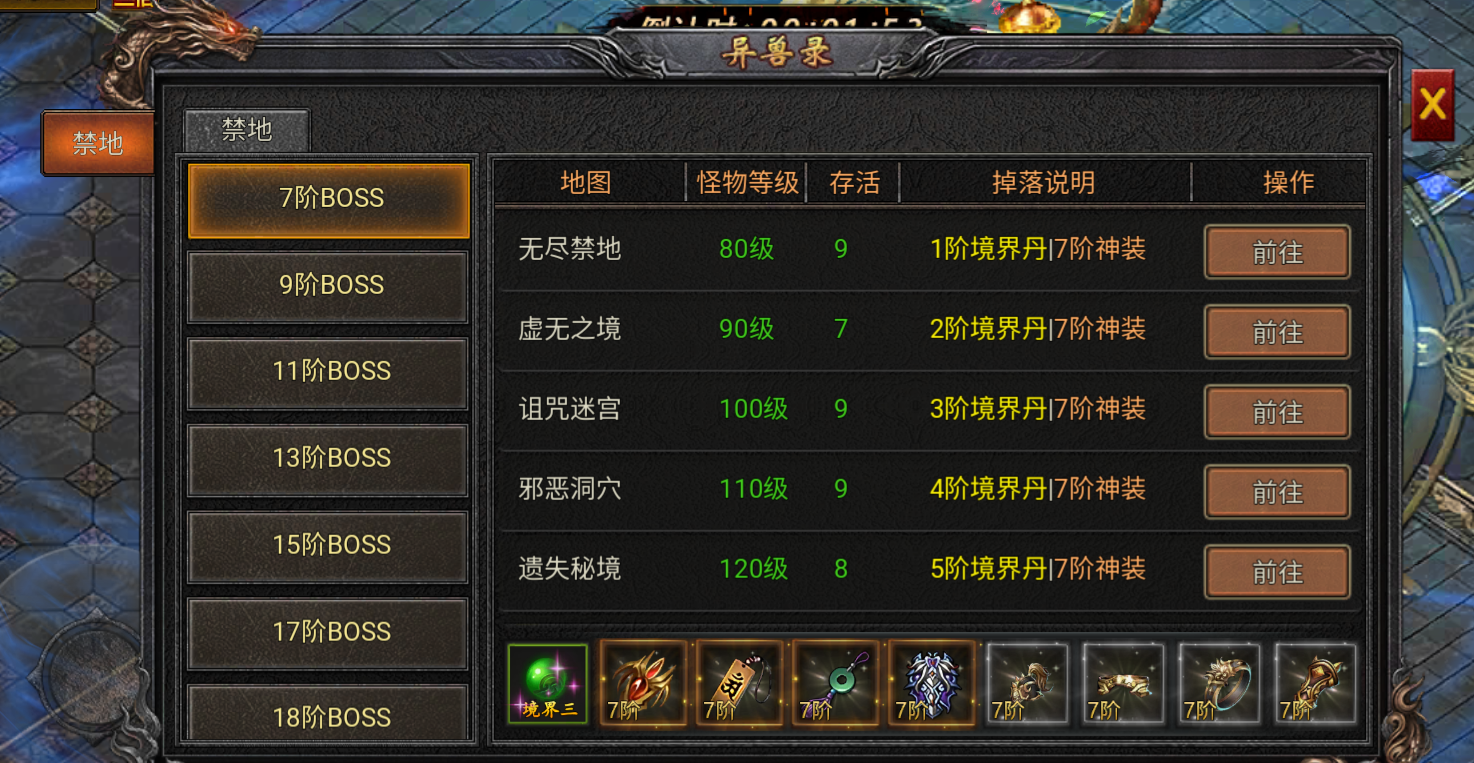The width and height of the screenshot is (1474, 763).
Task: Click the 7阶 jade pendant necklace icon
Action: (836, 683)
